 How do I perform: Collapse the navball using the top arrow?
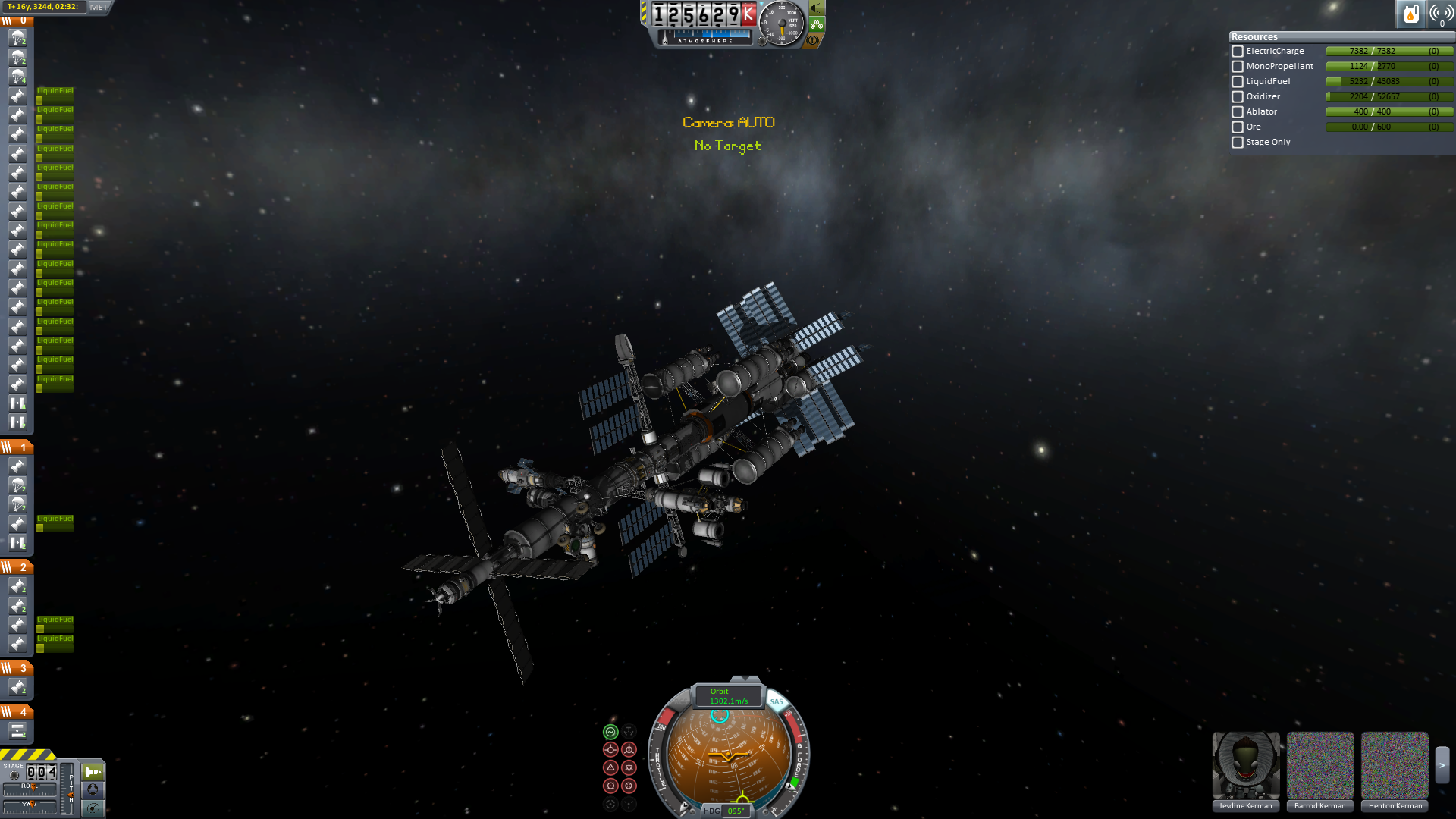tap(745, 679)
